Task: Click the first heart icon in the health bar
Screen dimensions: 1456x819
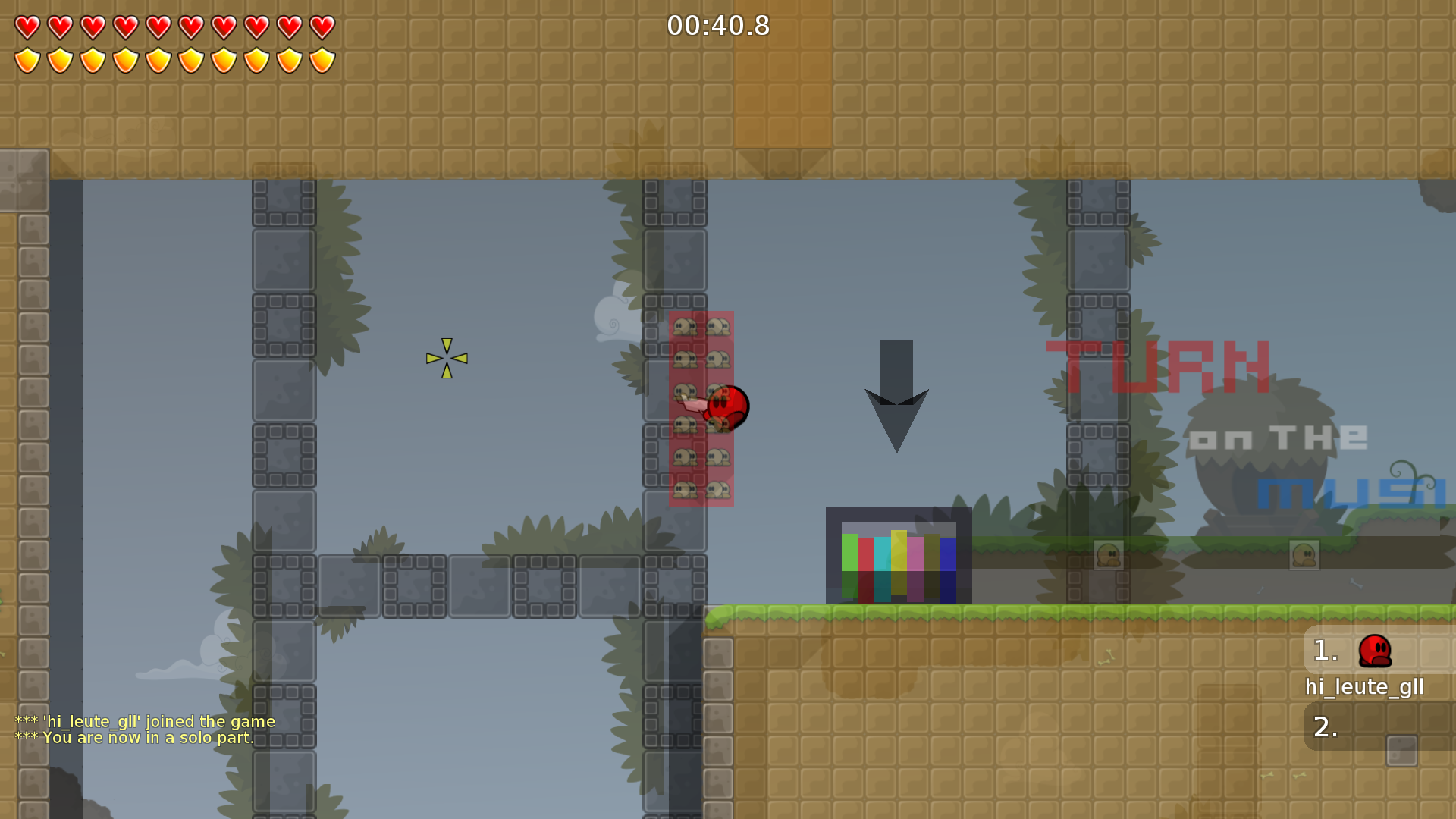Action: click(27, 27)
